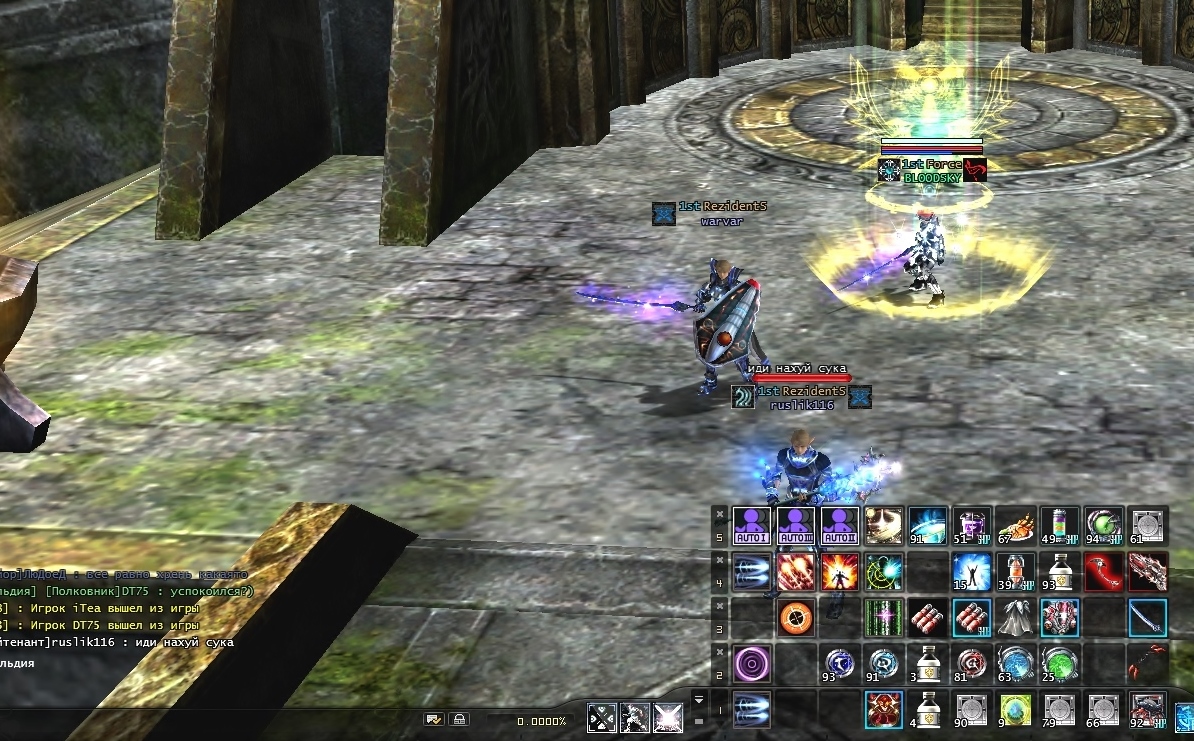Screen dimensions: 1194x741
Task: Select the orange crosshair target skill
Action: click(796, 617)
